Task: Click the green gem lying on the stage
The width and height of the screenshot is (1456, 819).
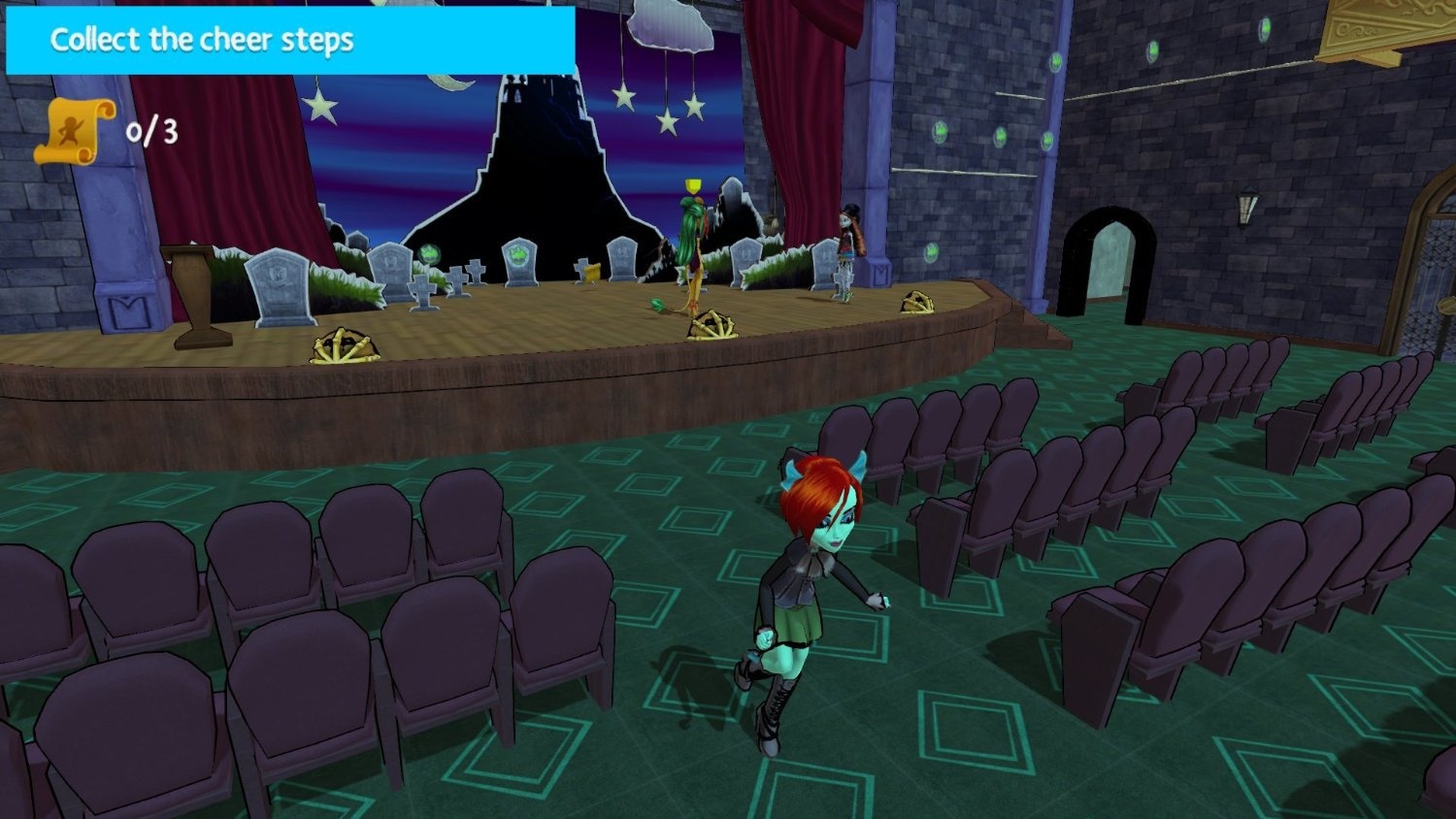Action: click(x=658, y=304)
